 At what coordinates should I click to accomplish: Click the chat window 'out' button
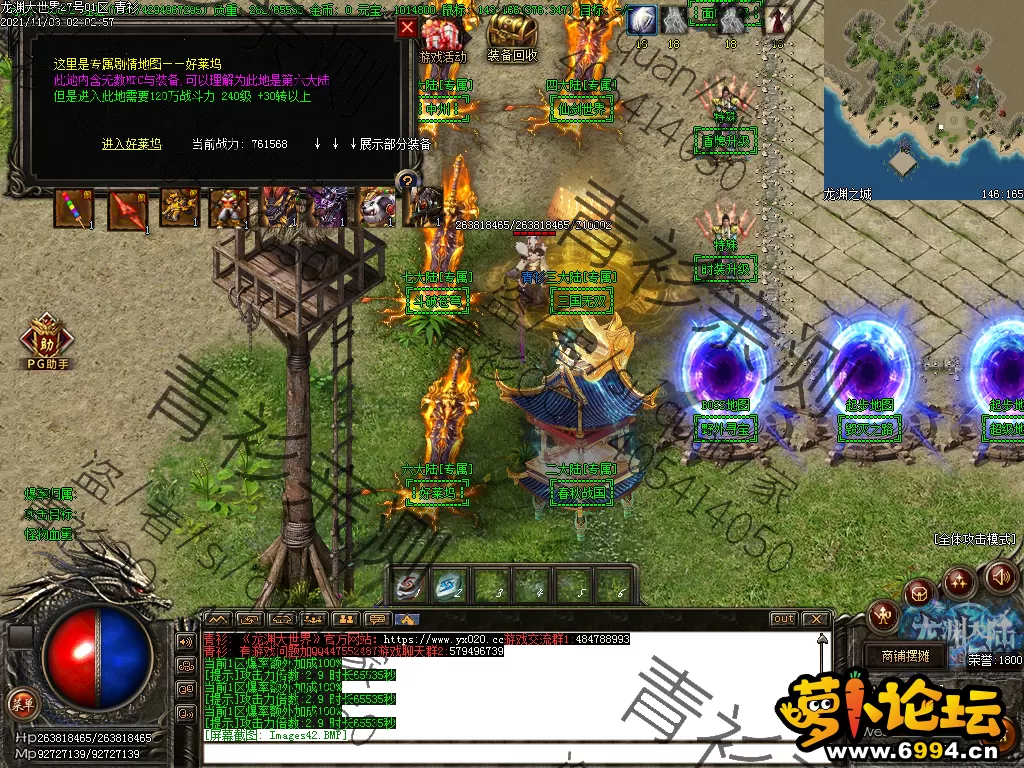pos(784,619)
